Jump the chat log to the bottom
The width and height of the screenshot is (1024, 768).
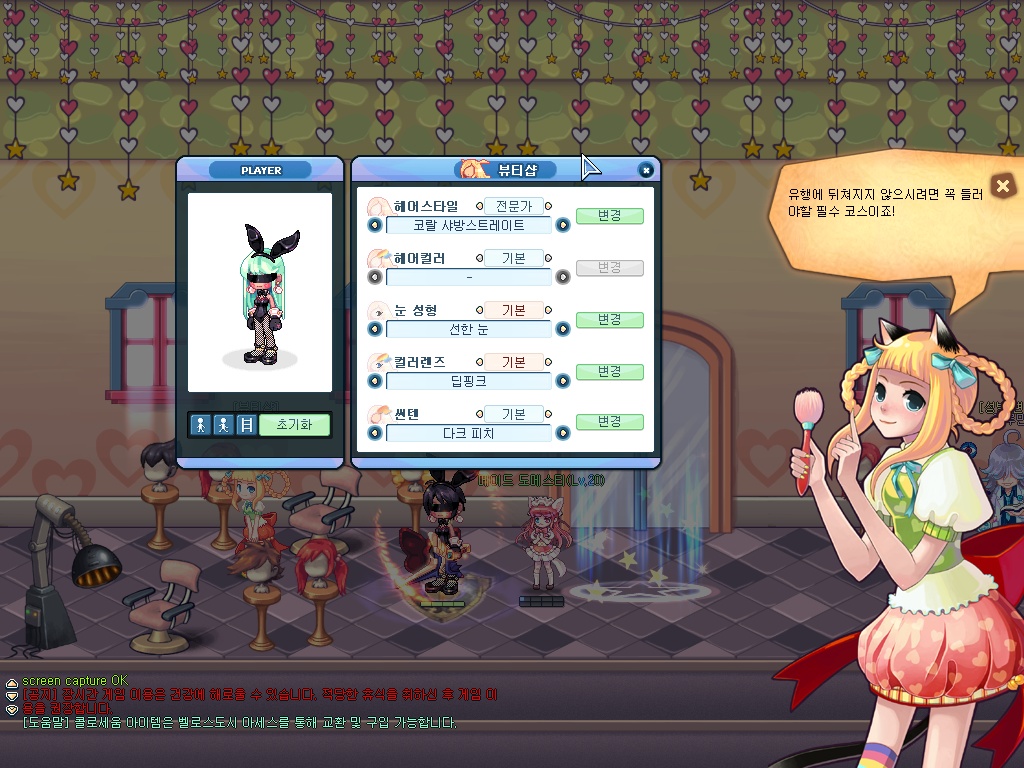pyautogui.click(x=12, y=708)
